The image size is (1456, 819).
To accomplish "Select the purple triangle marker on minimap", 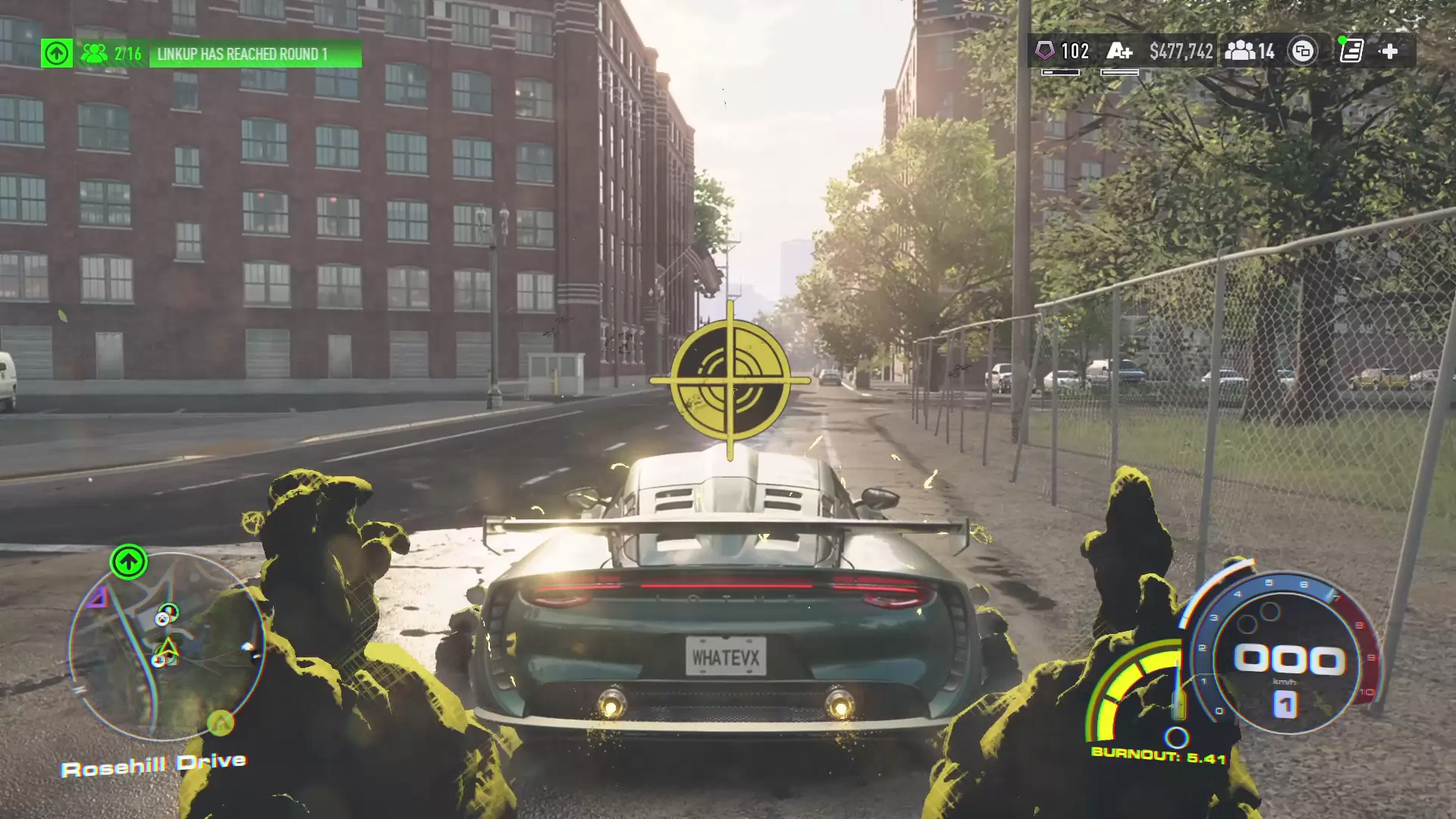I will [x=97, y=599].
